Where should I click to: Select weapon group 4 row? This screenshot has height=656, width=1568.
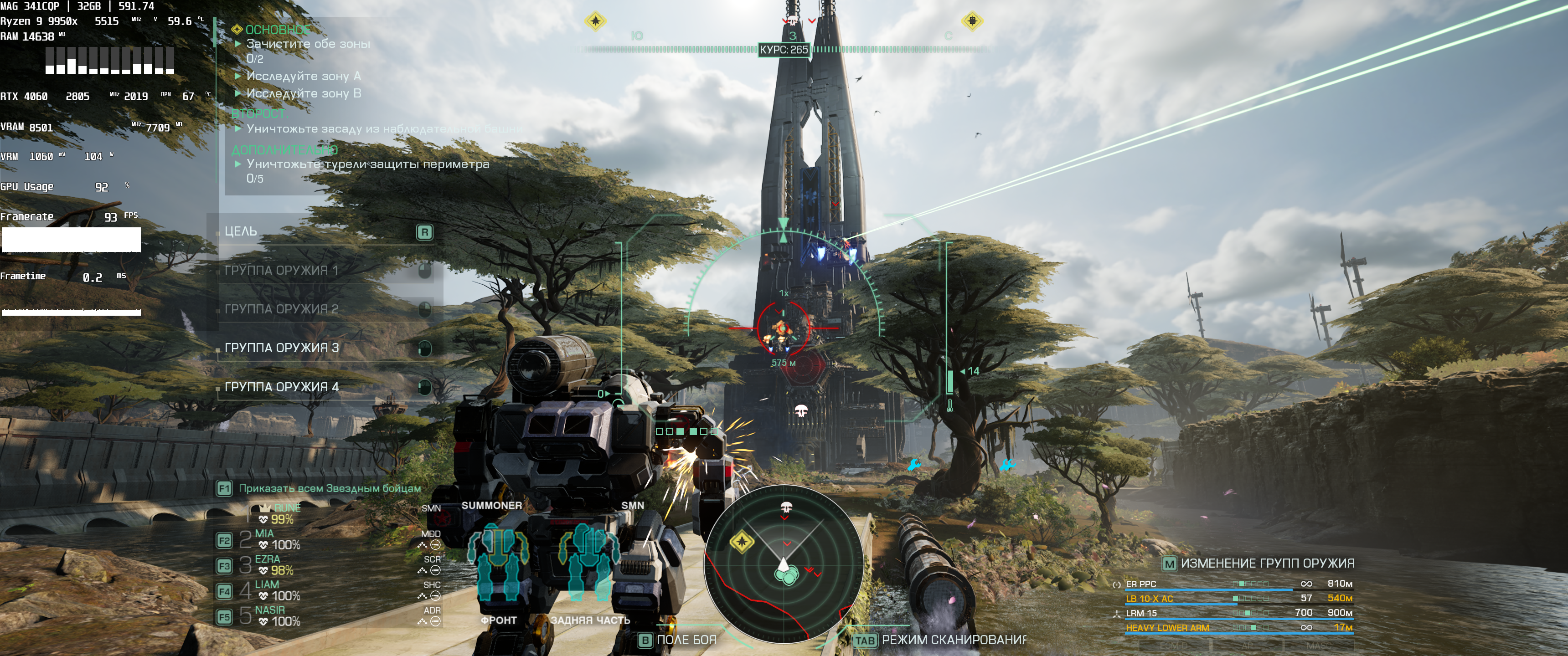point(281,387)
